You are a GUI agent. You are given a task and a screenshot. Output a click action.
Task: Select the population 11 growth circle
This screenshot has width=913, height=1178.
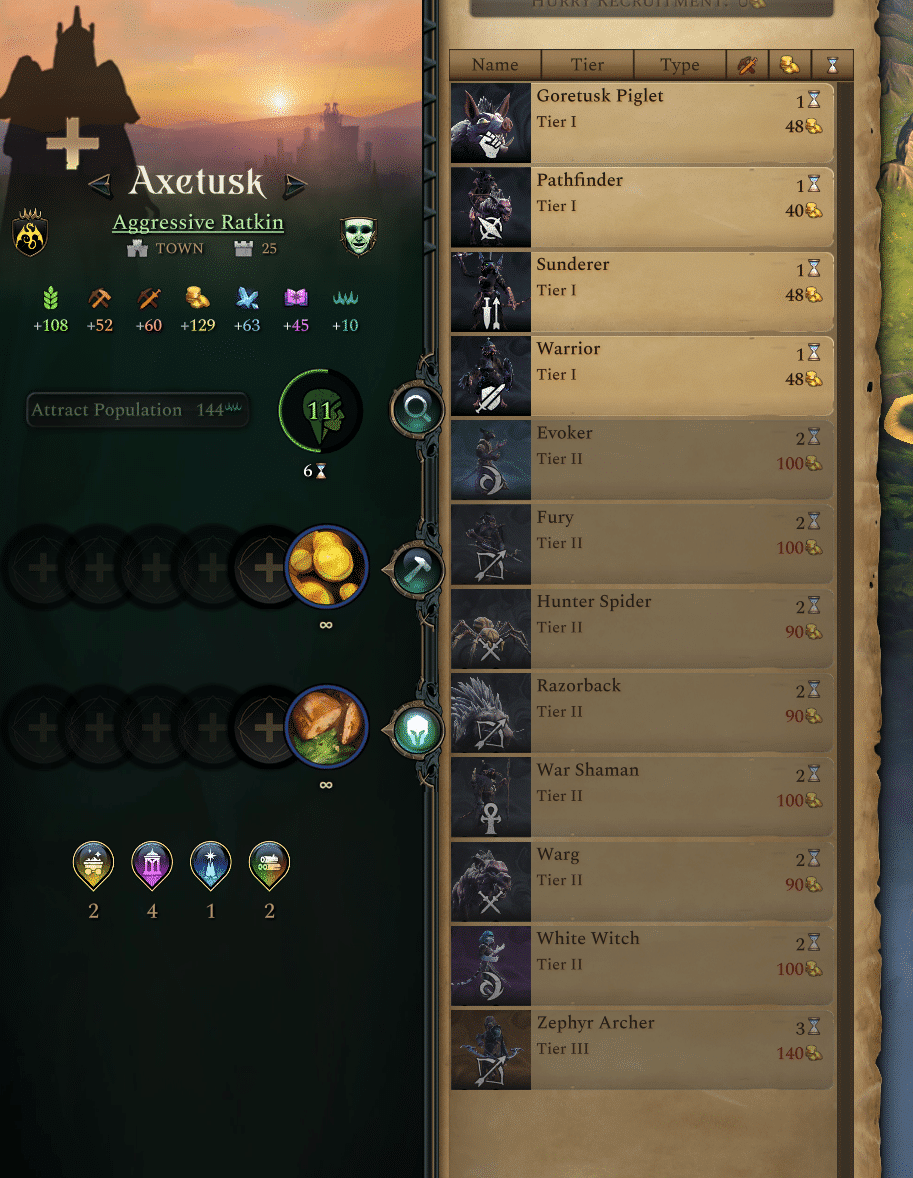coord(320,411)
